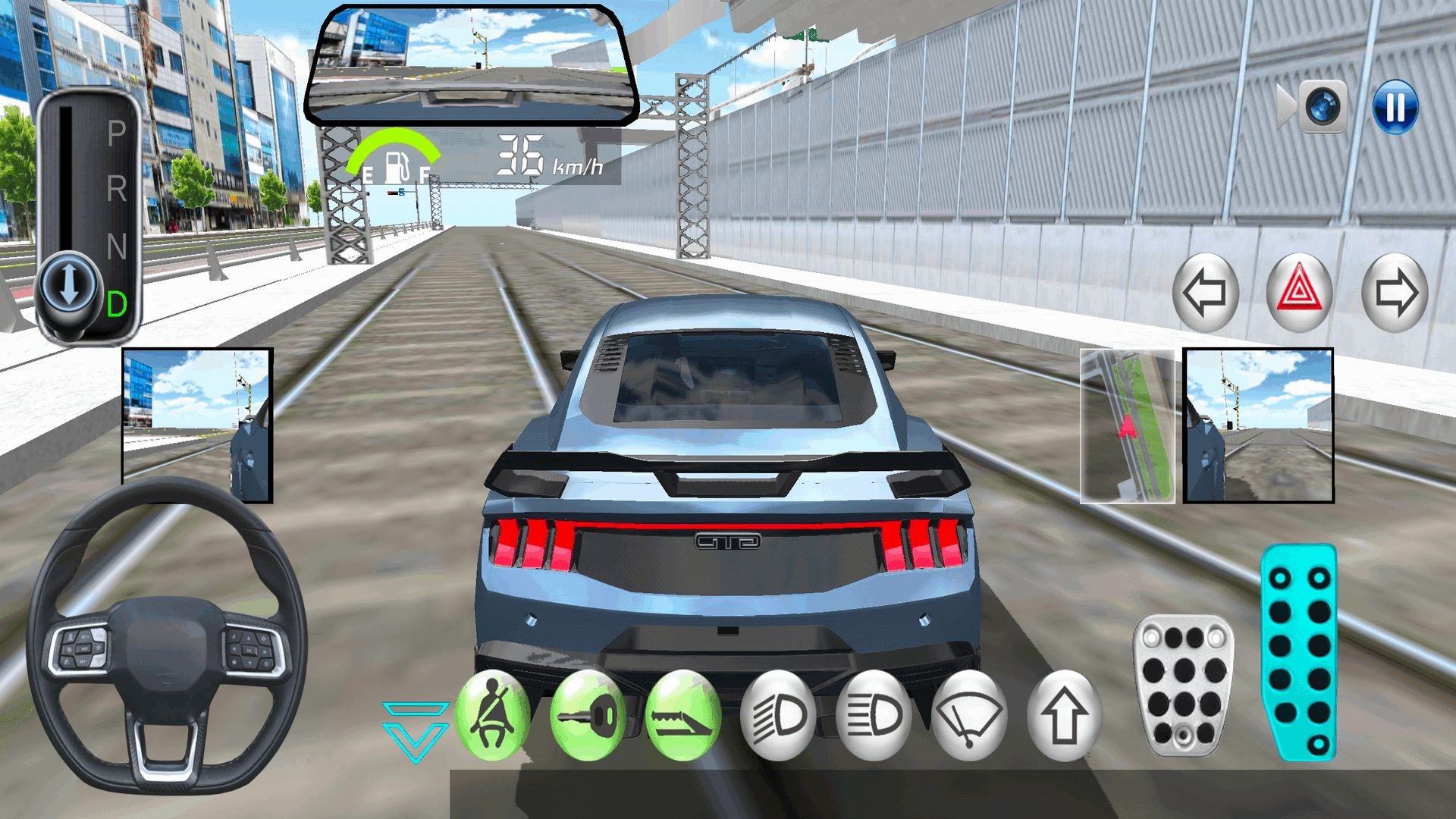Tap the cyan accelerator pedal
The width and height of the screenshot is (1456, 819).
coord(1299,652)
